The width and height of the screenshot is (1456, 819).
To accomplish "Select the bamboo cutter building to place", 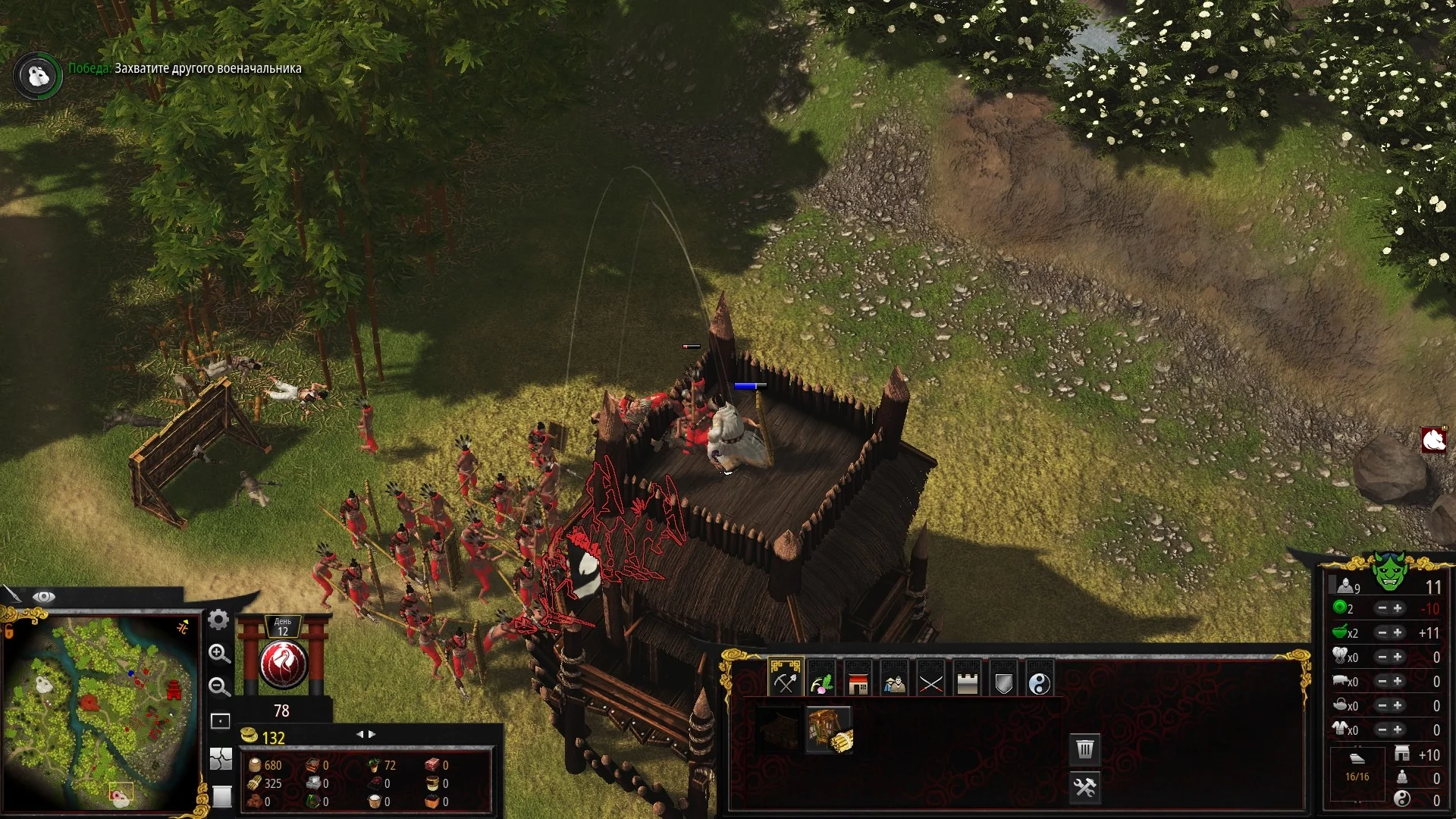I will point(829,730).
